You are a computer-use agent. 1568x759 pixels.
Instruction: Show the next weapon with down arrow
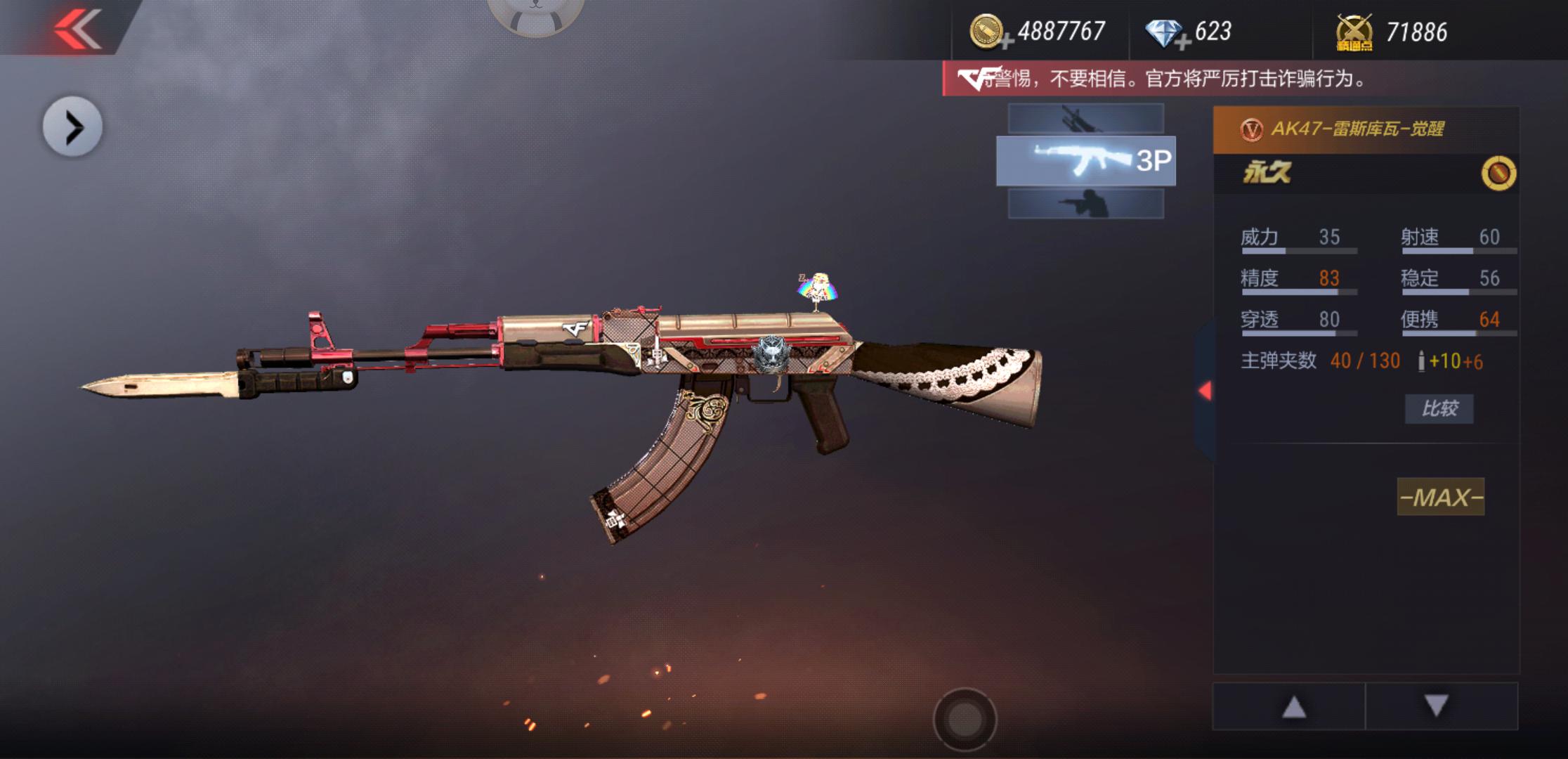tap(1437, 706)
